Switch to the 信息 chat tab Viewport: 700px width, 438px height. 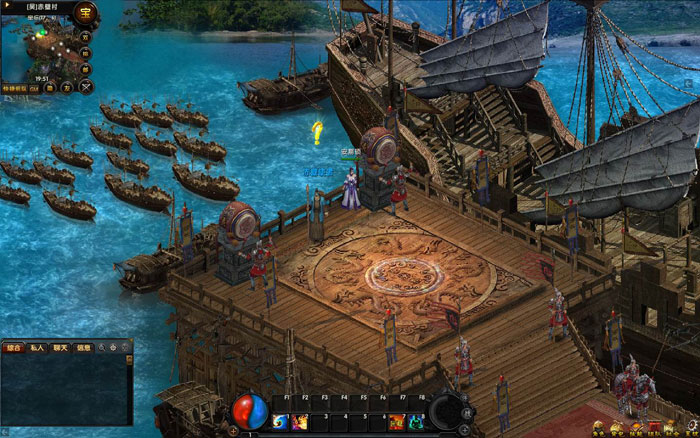pos(84,349)
